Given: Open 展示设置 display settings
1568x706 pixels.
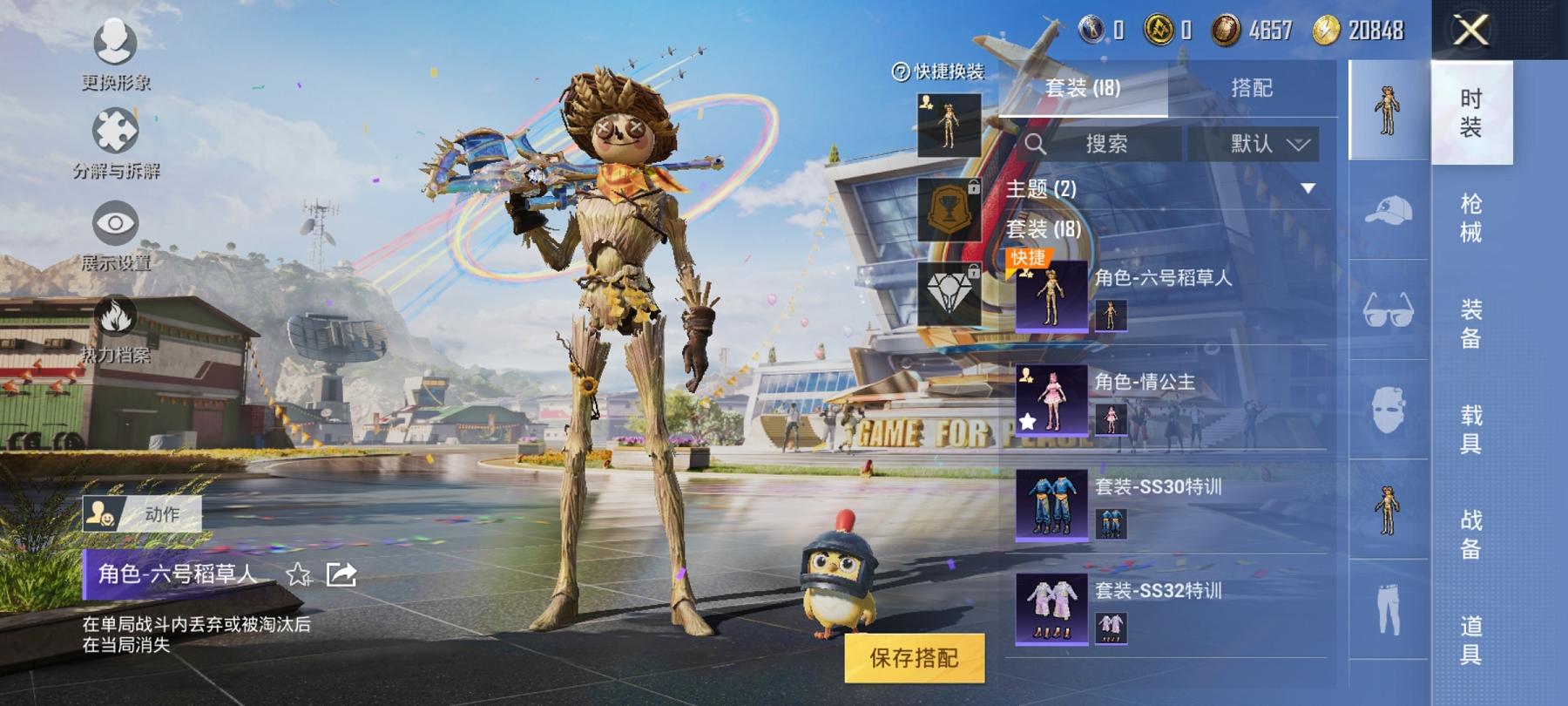Looking at the screenshot, I should click(115, 234).
